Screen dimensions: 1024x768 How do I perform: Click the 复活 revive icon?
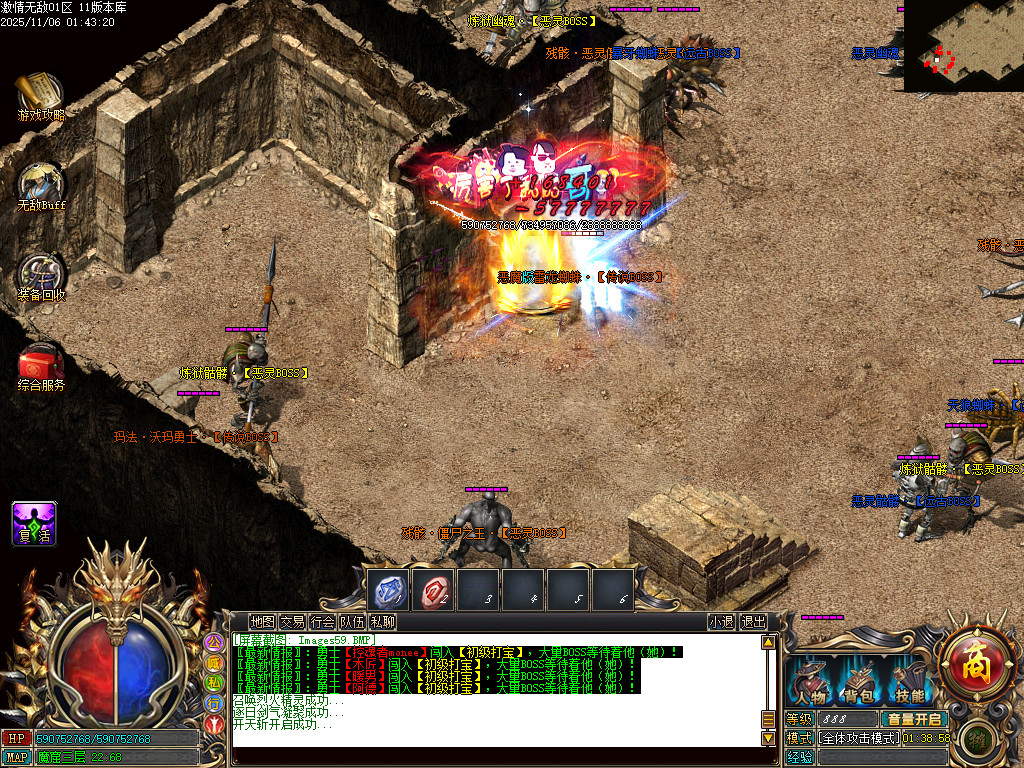34,523
